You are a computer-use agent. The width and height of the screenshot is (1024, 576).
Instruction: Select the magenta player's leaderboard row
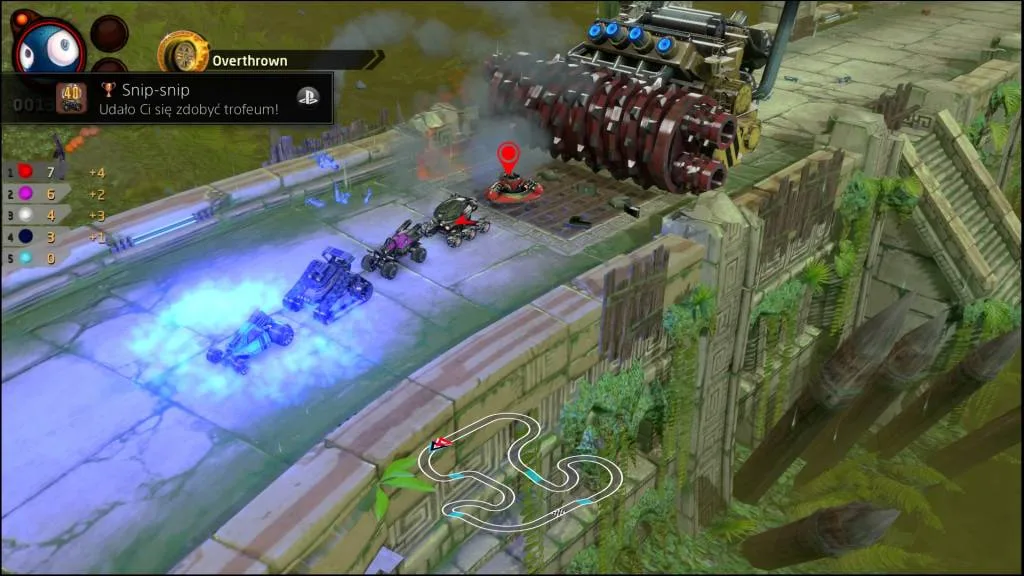(36, 194)
